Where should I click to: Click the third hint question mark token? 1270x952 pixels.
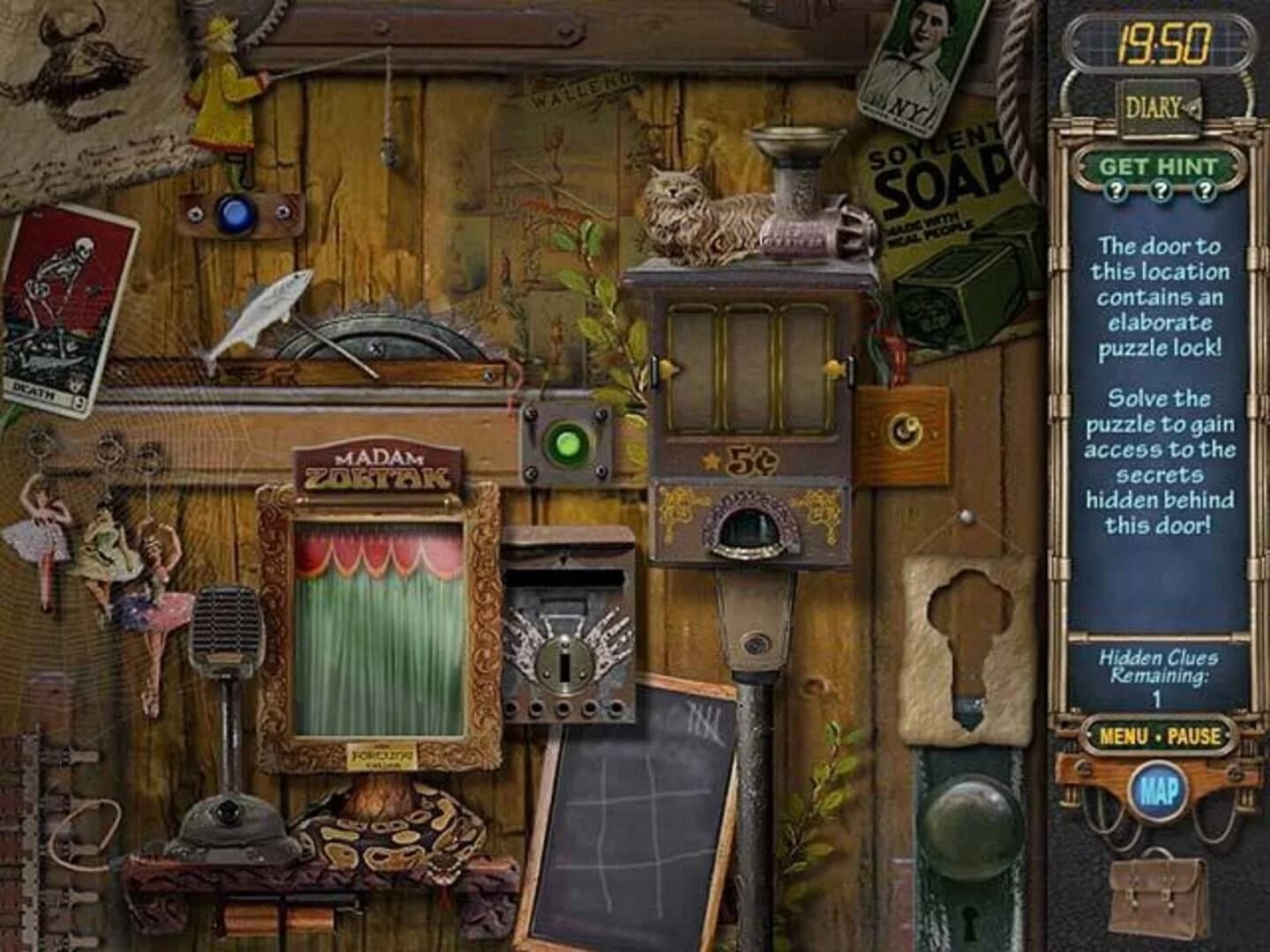[x=1203, y=188]
